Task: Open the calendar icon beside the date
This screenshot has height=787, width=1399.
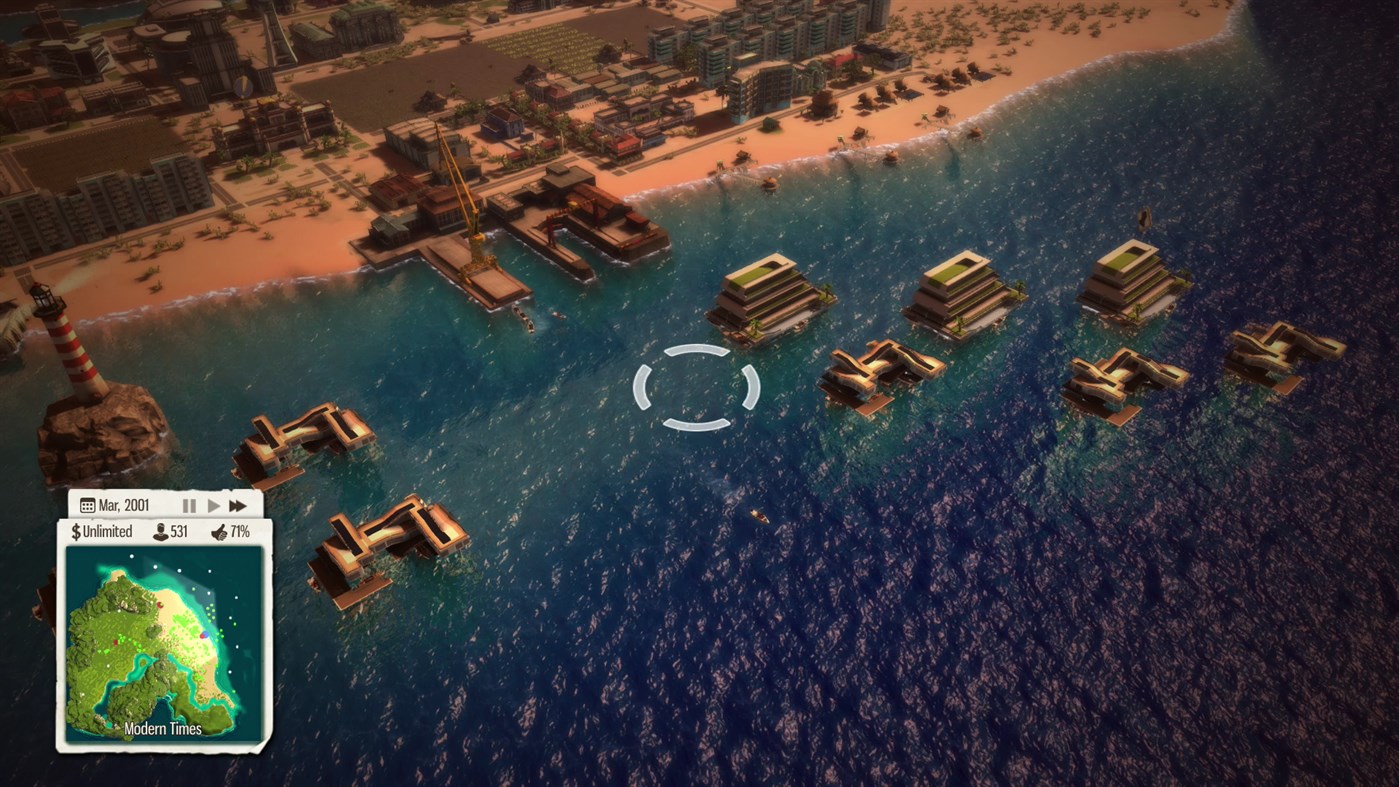Action: [87, 505]
